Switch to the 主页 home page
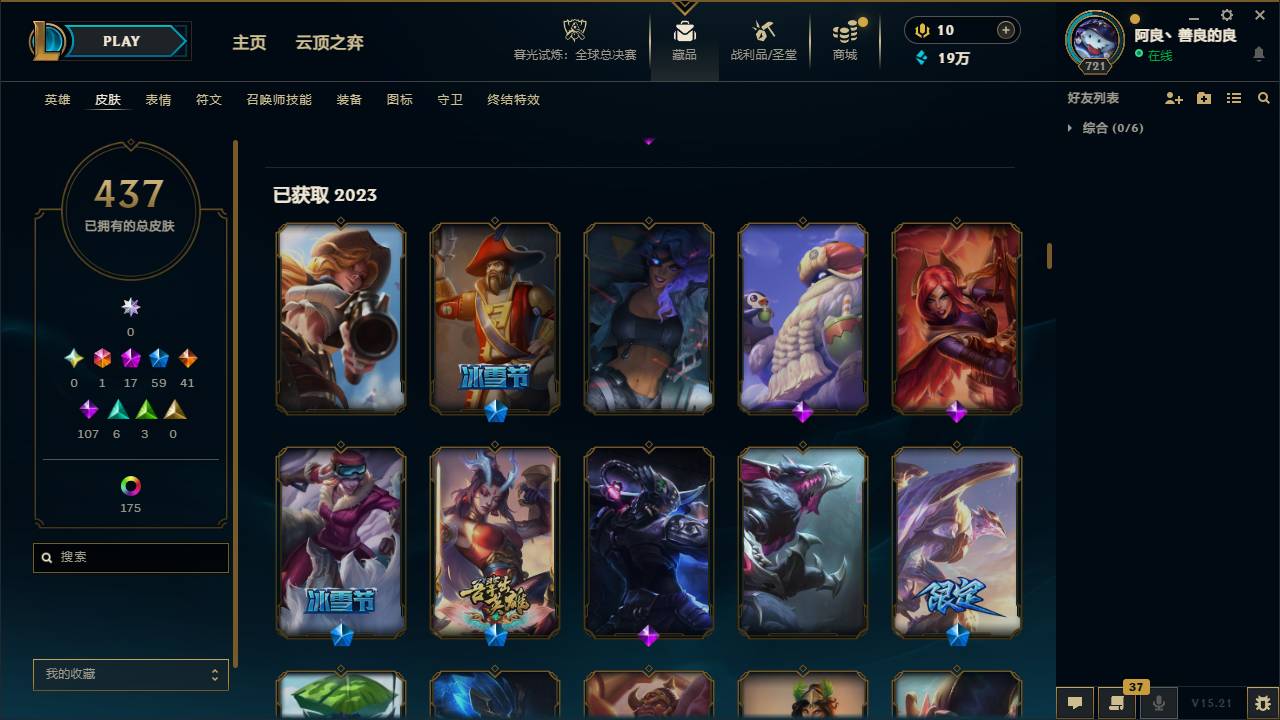Screen dimensions: 1280x720 (248, 42)
